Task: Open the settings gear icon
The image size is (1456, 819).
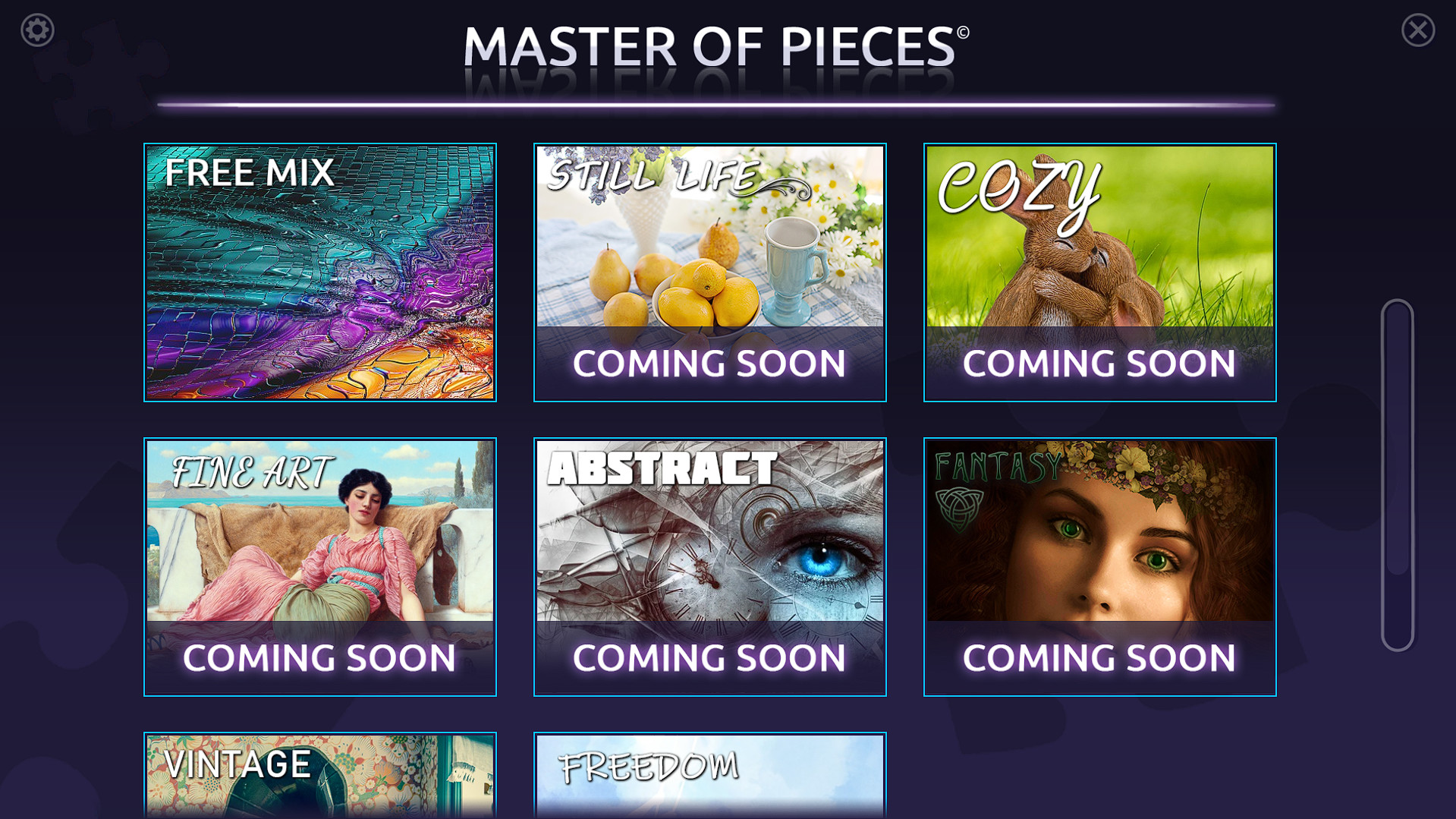Action: click(36, 30)
